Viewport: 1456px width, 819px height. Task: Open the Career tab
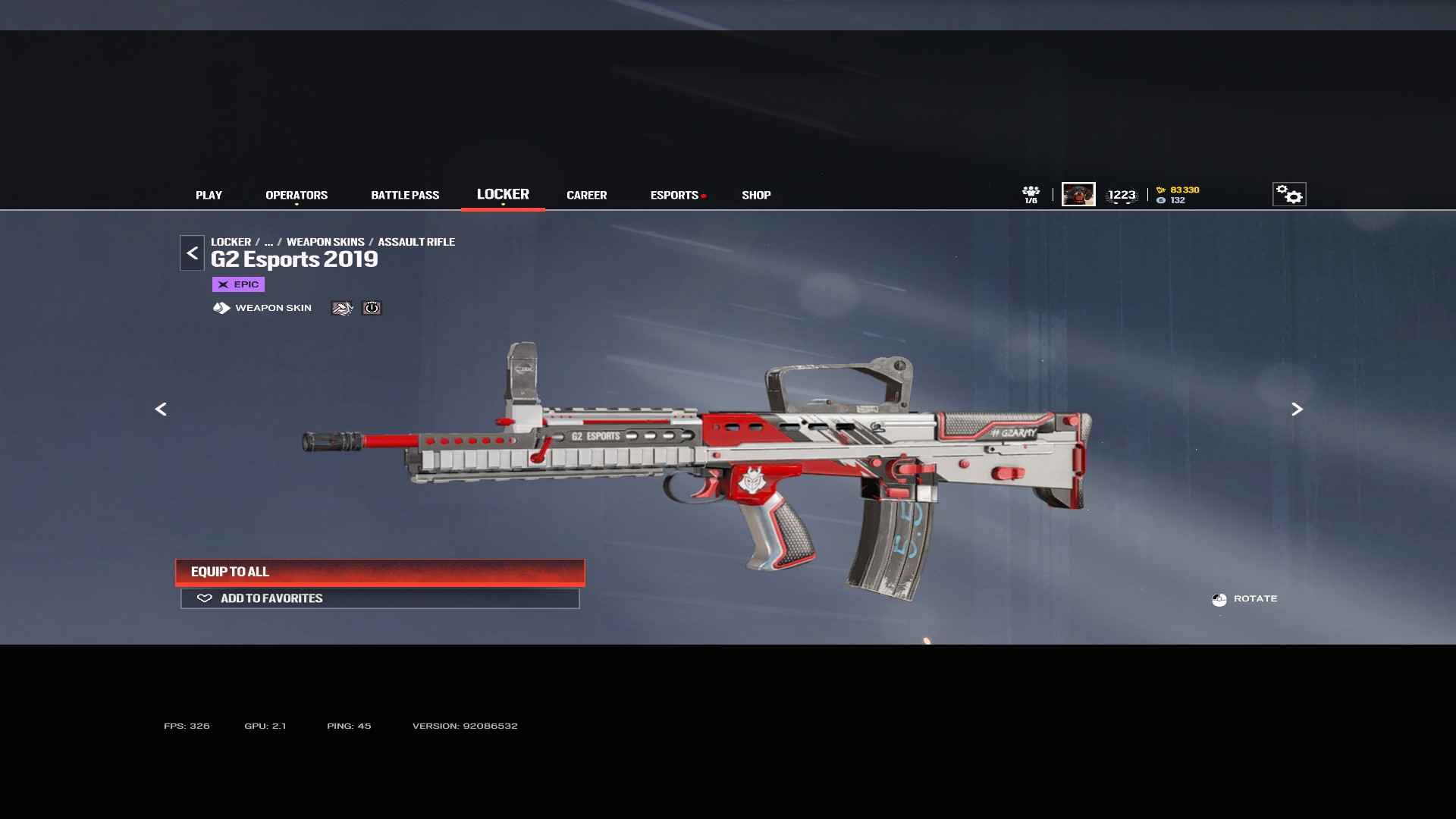586,195
